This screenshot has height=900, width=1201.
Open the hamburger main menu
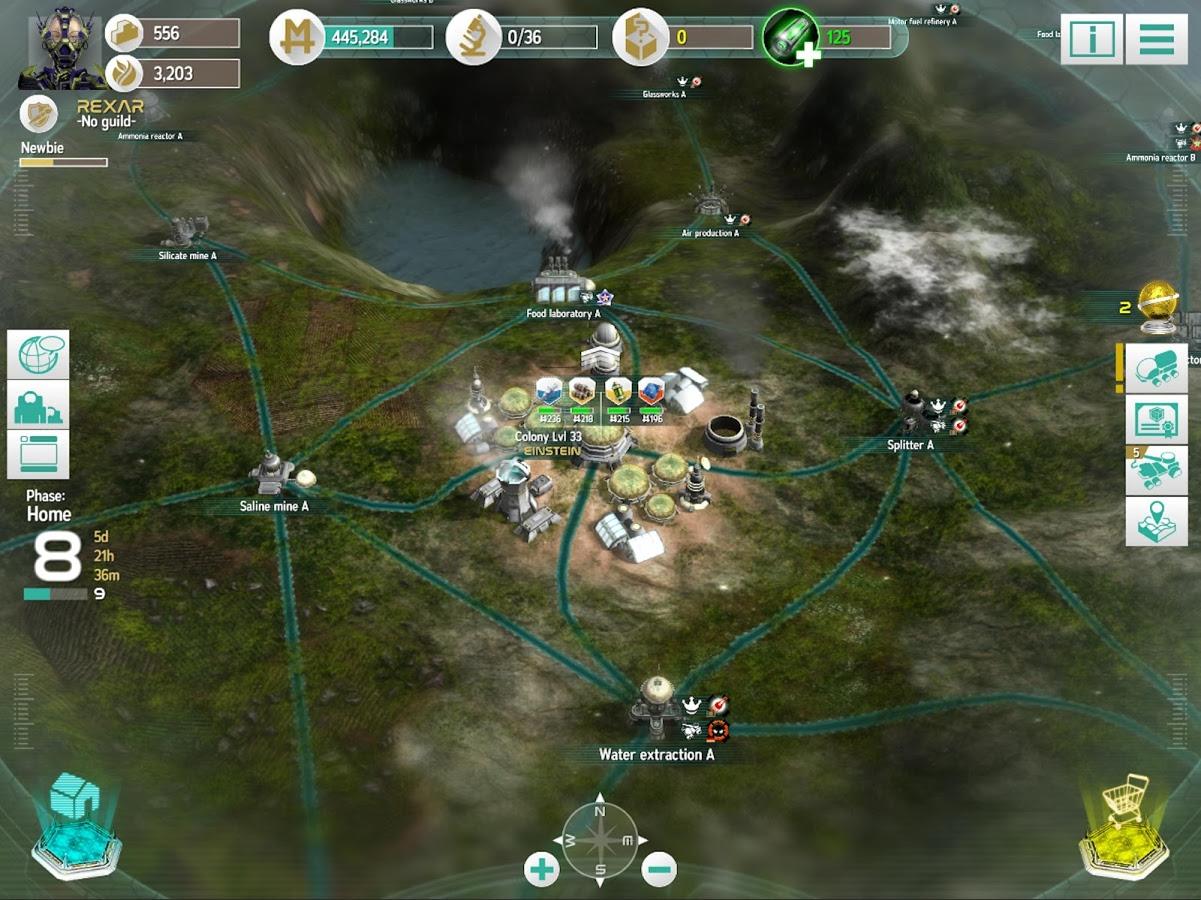point(1156,40)
